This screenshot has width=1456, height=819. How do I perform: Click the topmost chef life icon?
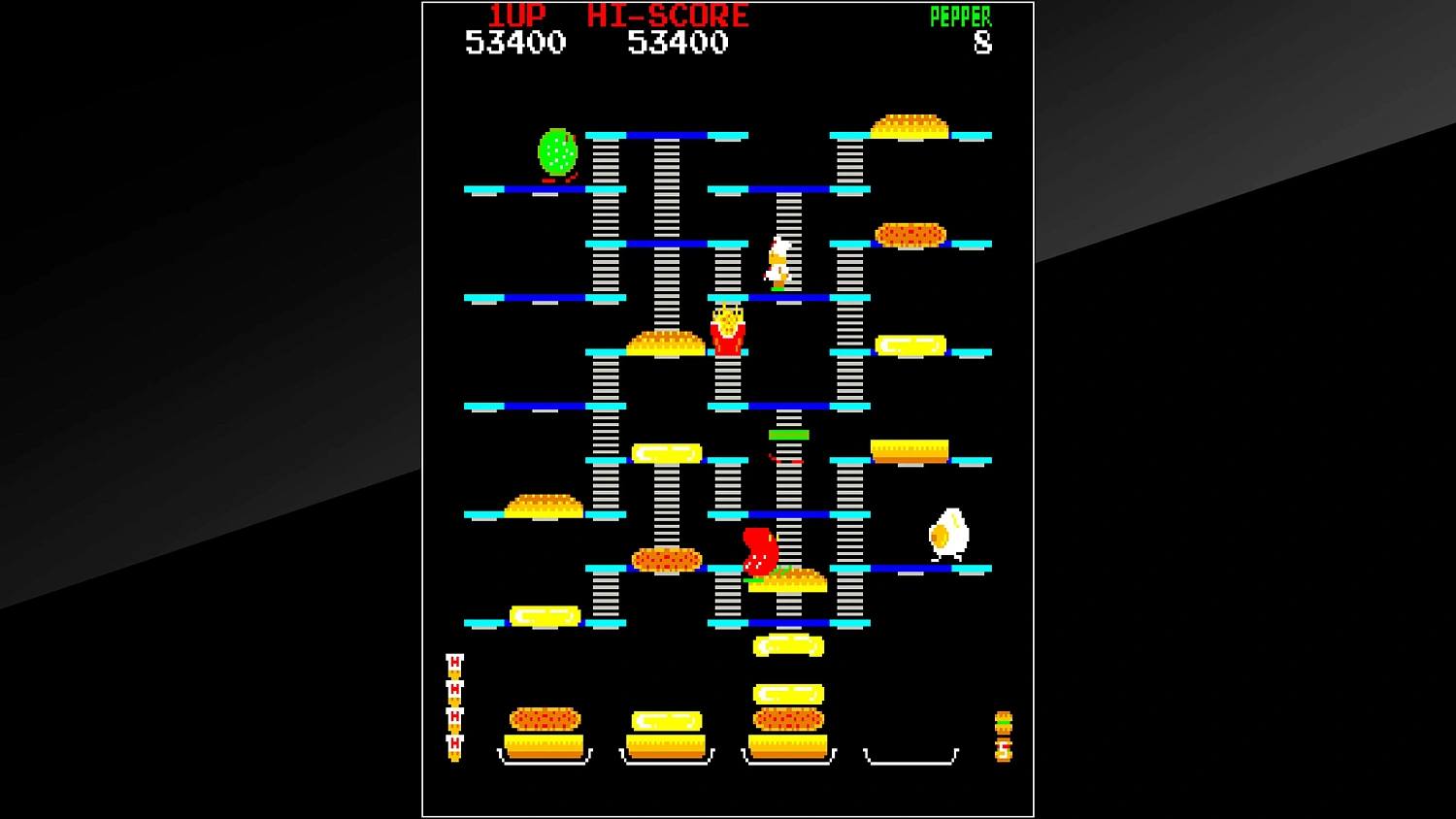tap(452, 663)
